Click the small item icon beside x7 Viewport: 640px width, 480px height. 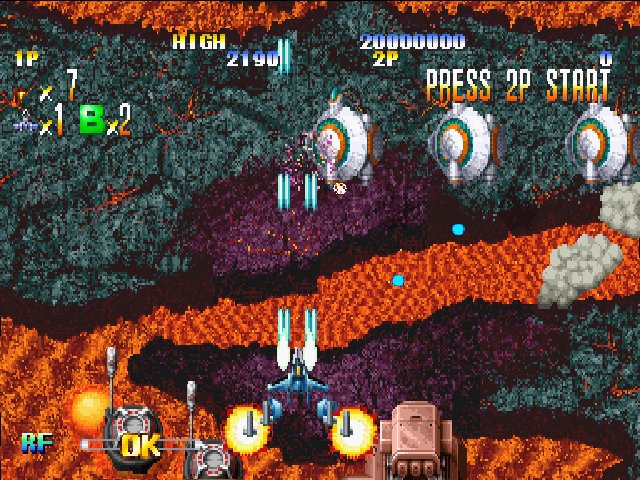click(24, 96)
